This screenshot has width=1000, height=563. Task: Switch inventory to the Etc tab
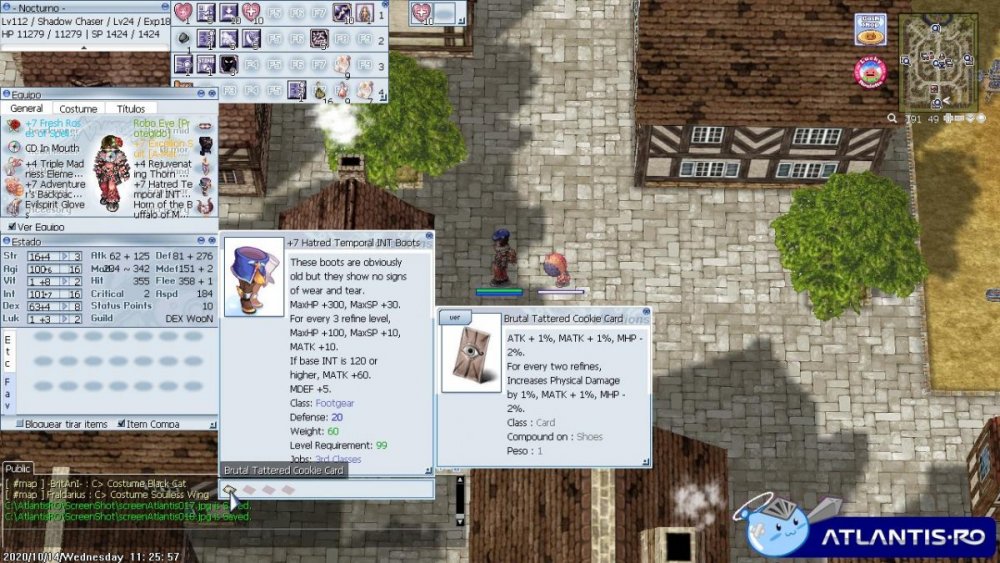8,351
